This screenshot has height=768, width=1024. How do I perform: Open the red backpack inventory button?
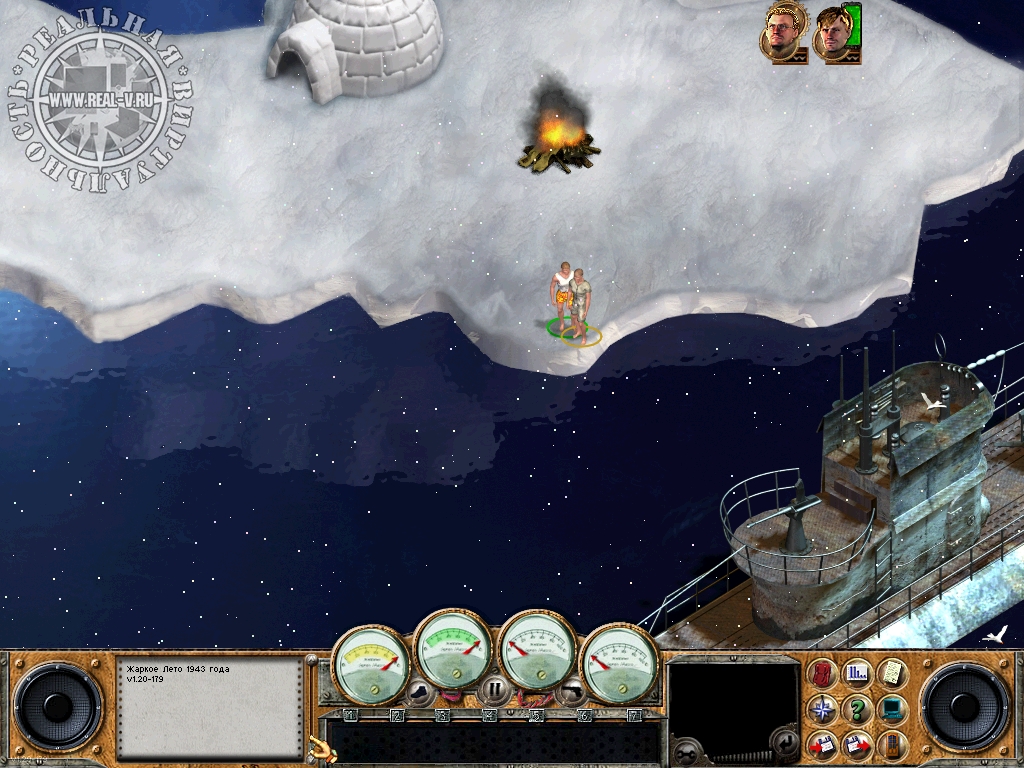coord(824,674)
